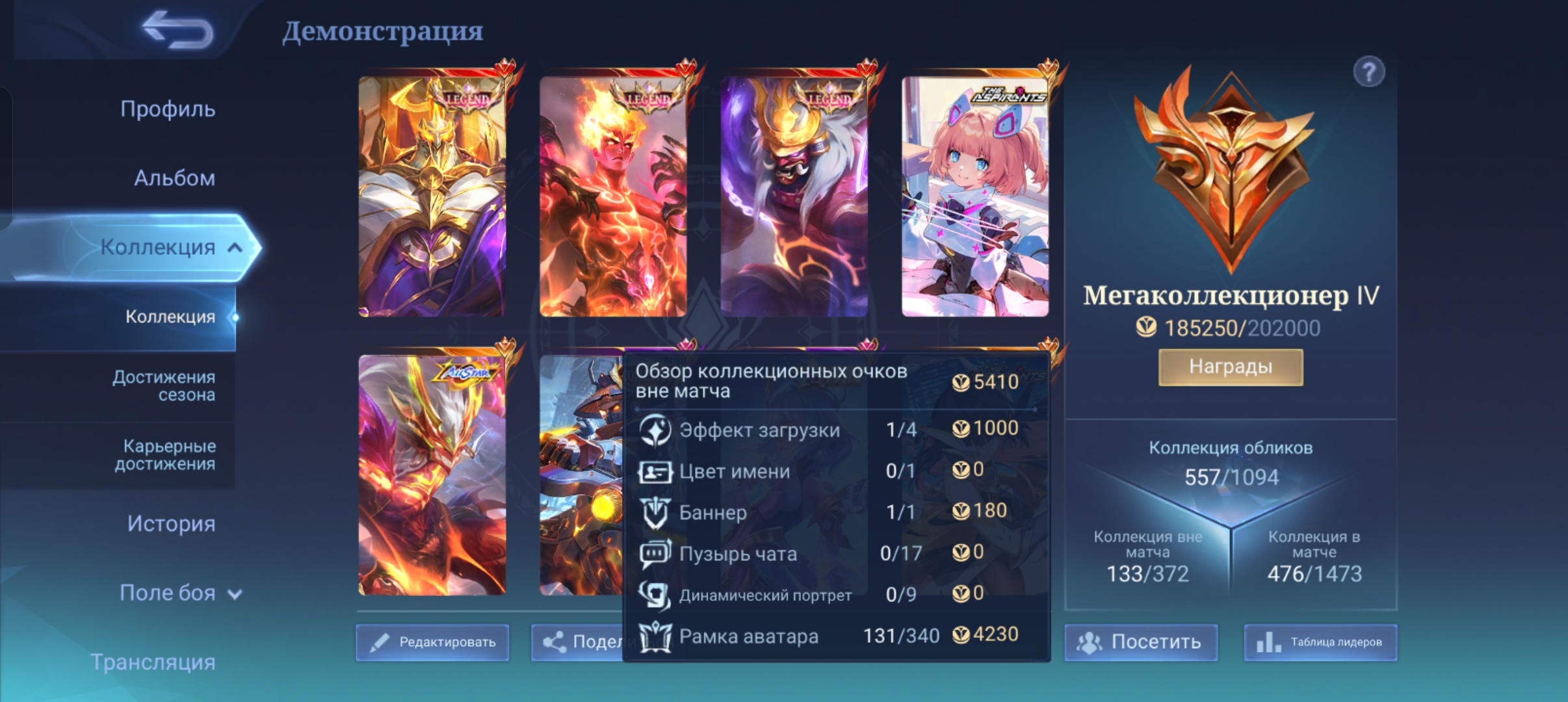Expand the Поле боя menu
This screenshot has width=1568, height=702.
tap(180, 593)
